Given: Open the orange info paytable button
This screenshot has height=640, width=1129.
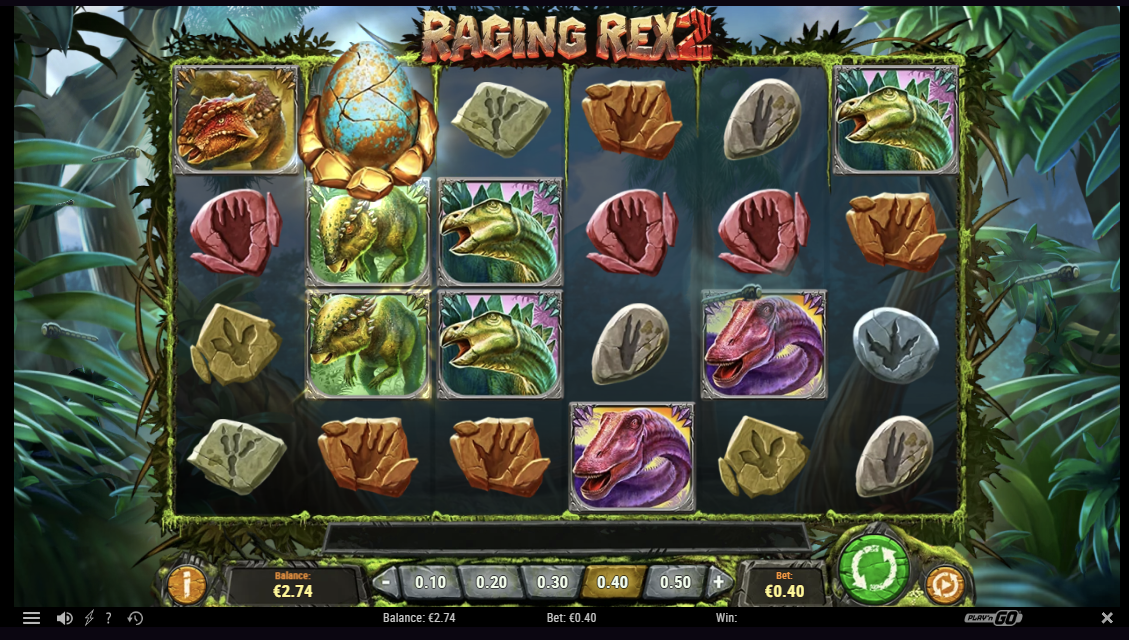Looking at the screenshot, I should [x=186, y=584].
